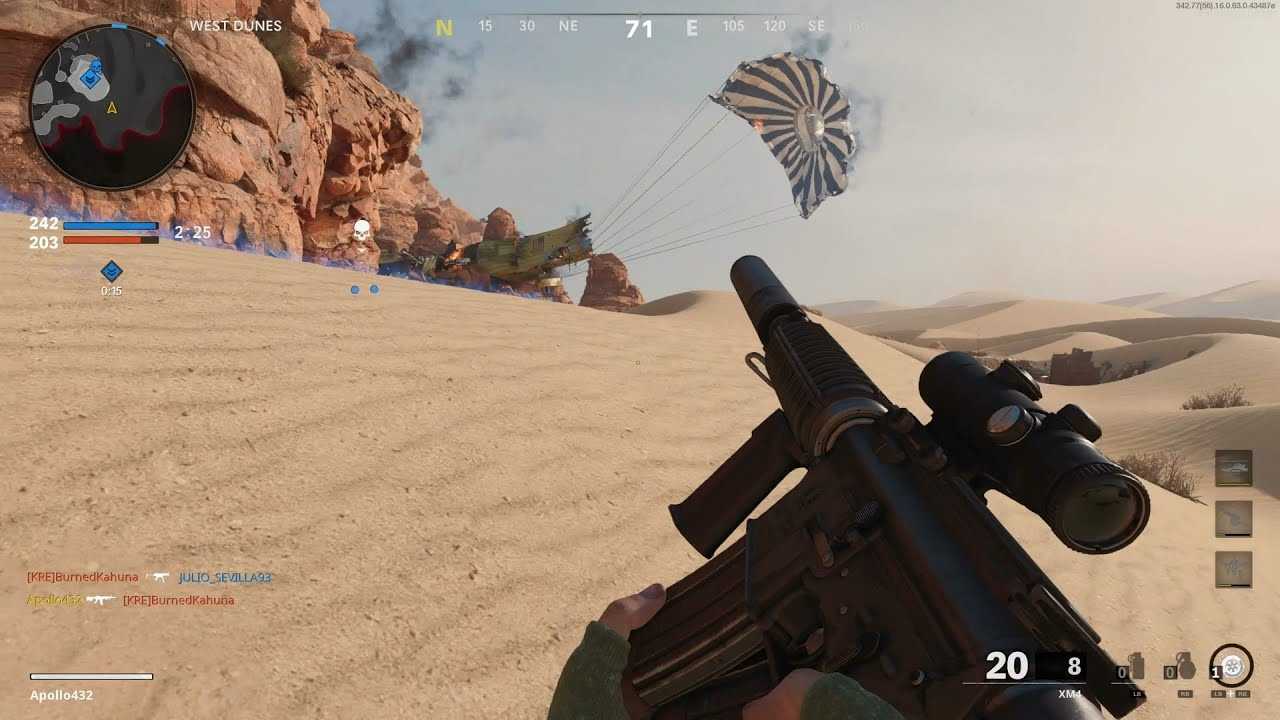
Task: Select the scorestreak slot showing an aircraft
Action: click(1233, 468)
